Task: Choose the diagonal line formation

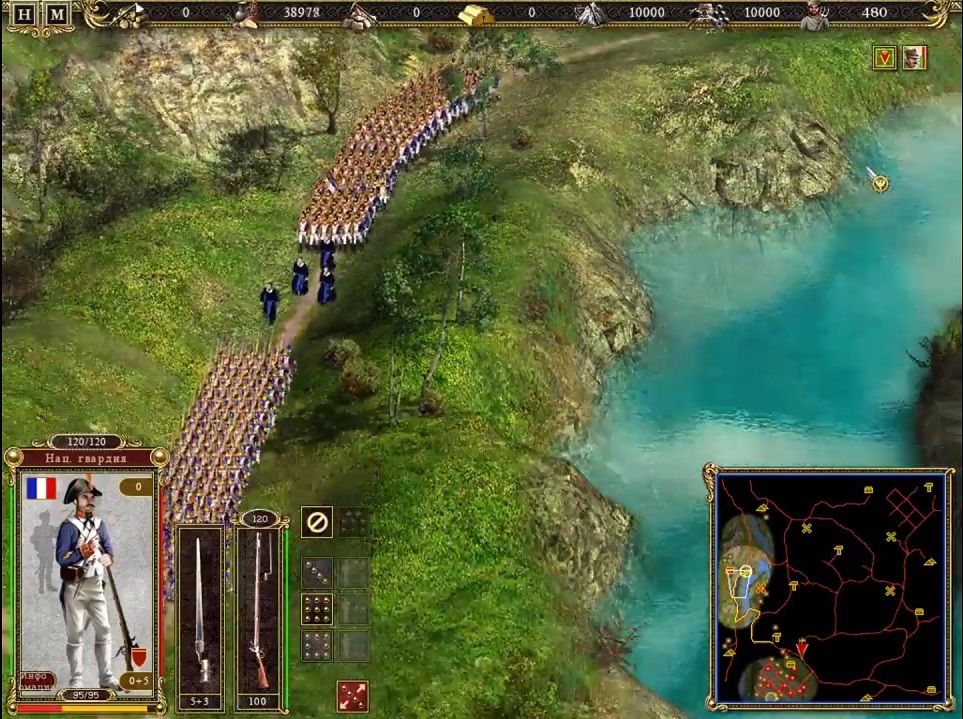Action: (x=317, y=572)
